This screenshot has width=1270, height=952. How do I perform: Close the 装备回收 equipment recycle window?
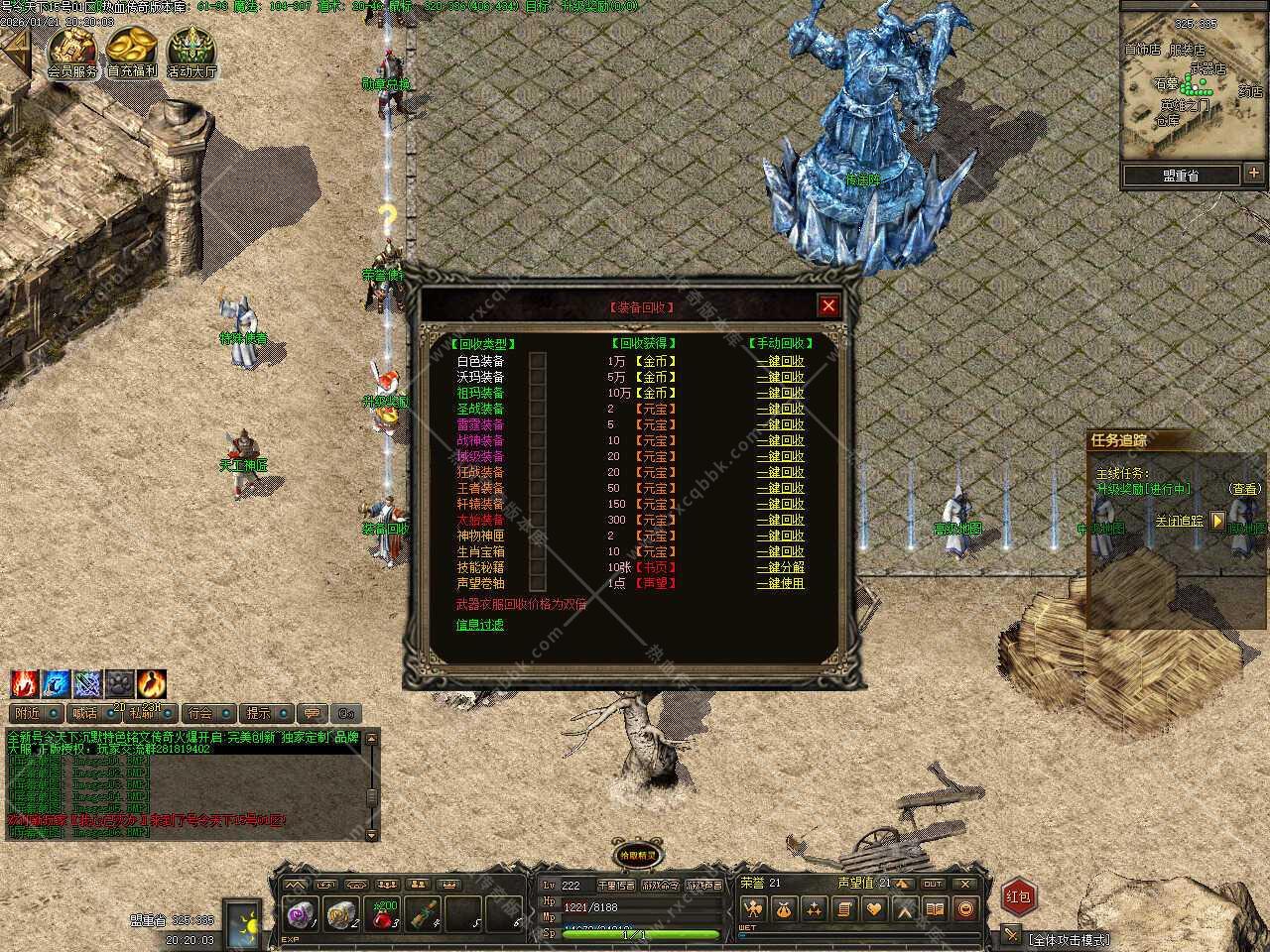(x=828, y=305)
